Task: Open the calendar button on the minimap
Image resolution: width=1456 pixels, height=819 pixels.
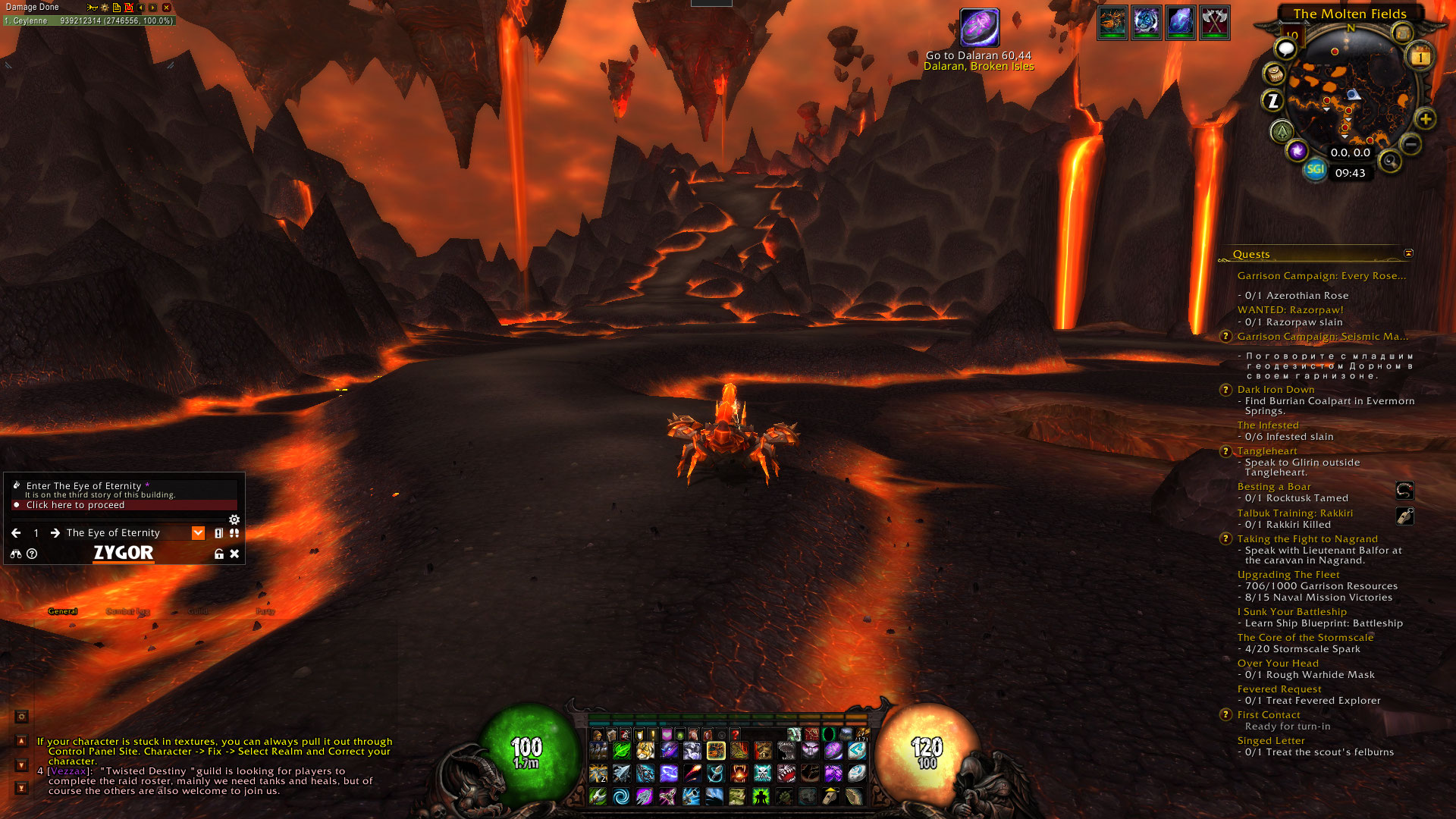Action: [x=1420, y=57]
